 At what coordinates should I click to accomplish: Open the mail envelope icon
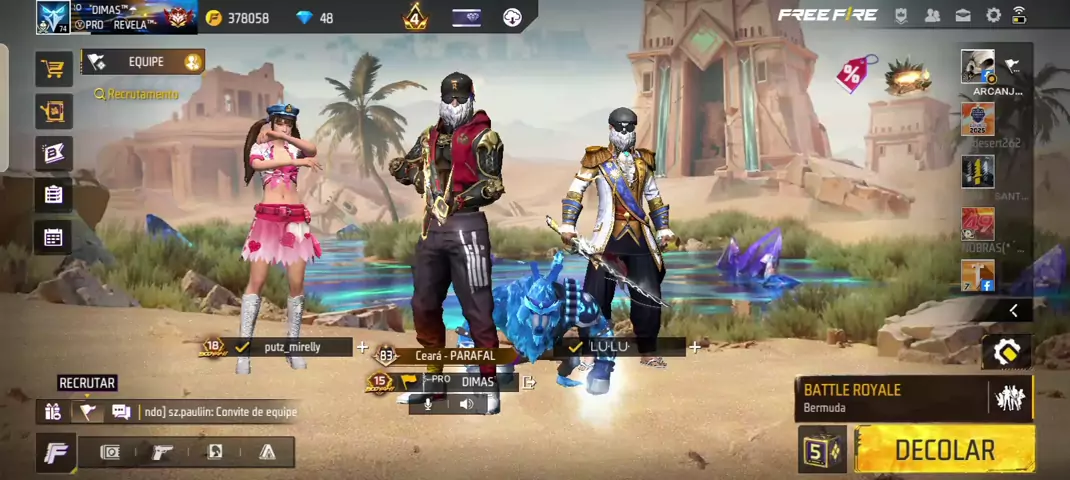pyautogui.click(x=962, y=15)
